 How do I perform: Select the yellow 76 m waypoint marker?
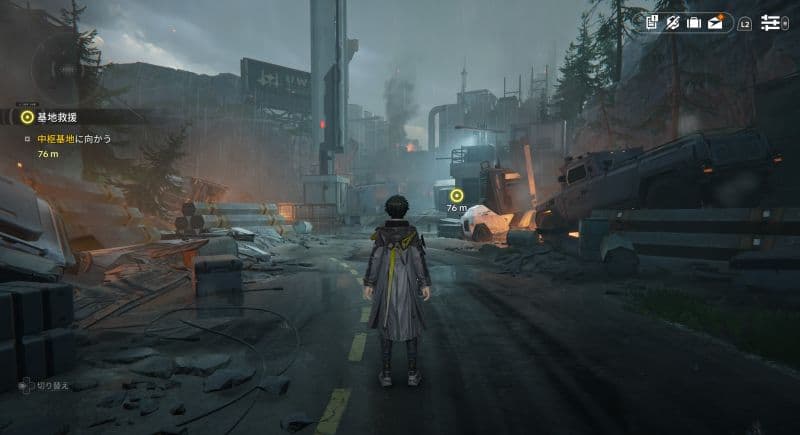(457, 195)
